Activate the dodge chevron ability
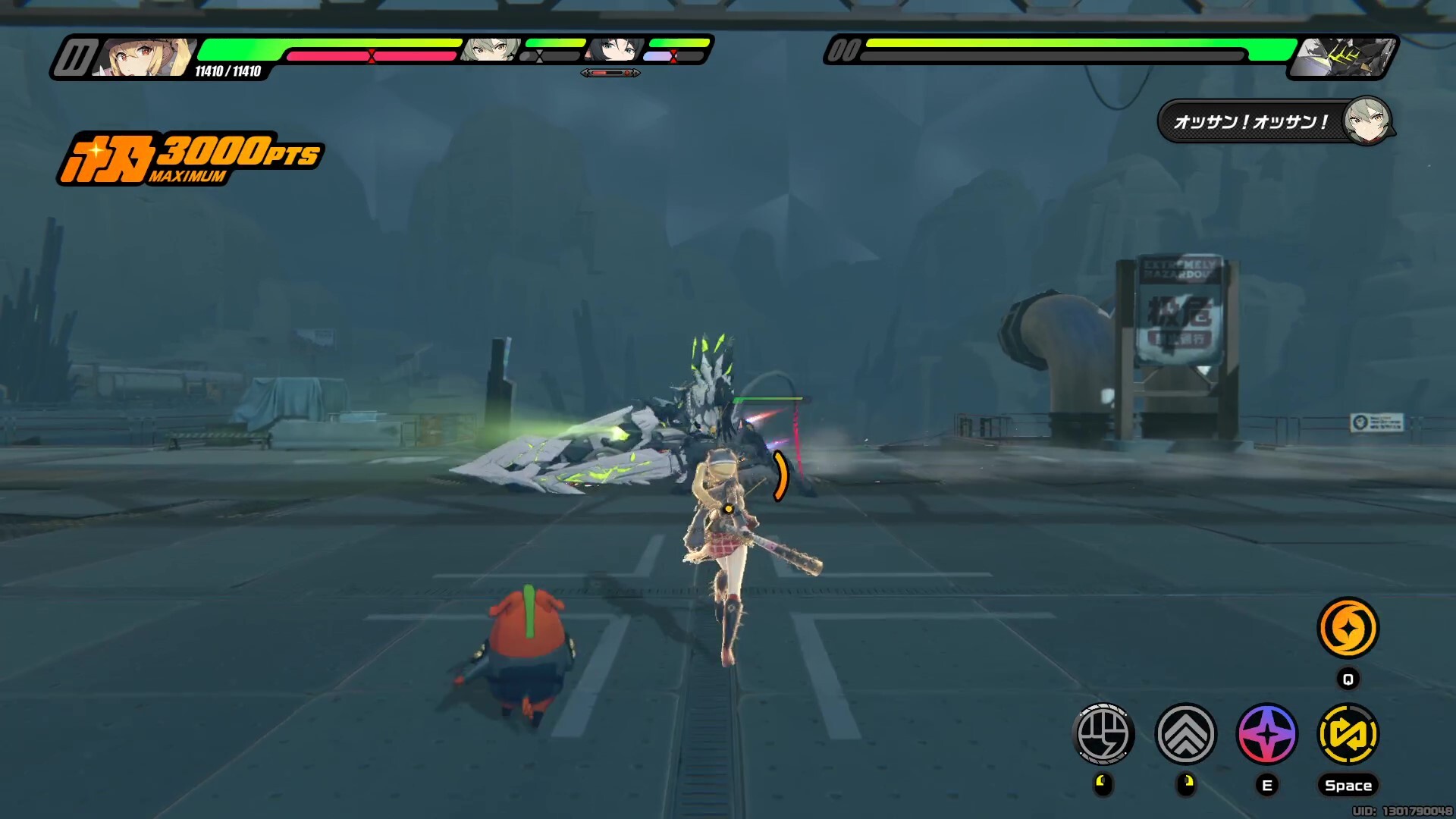Viewport: 1456px width, 819px height. (1185, 733)
